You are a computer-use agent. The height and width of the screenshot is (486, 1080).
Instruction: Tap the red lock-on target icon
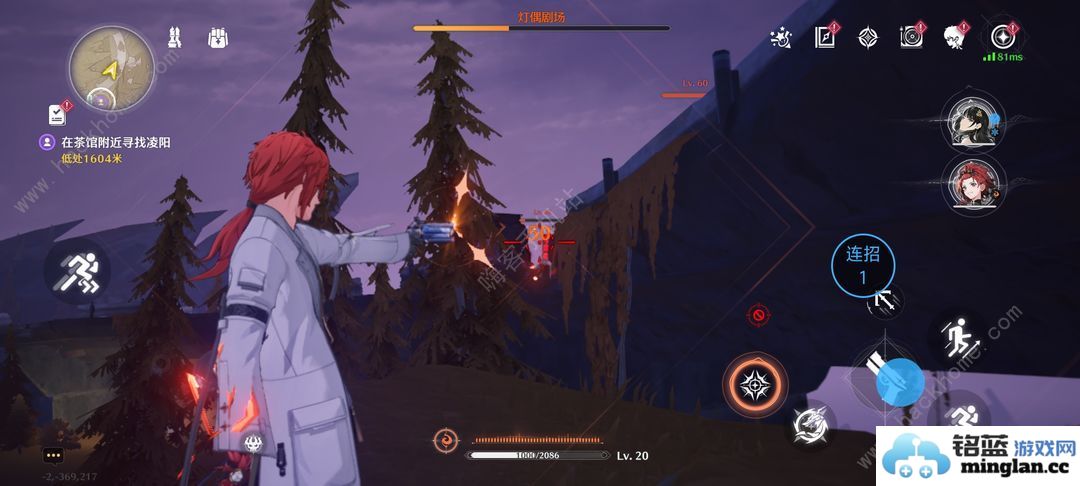point(758,315)
